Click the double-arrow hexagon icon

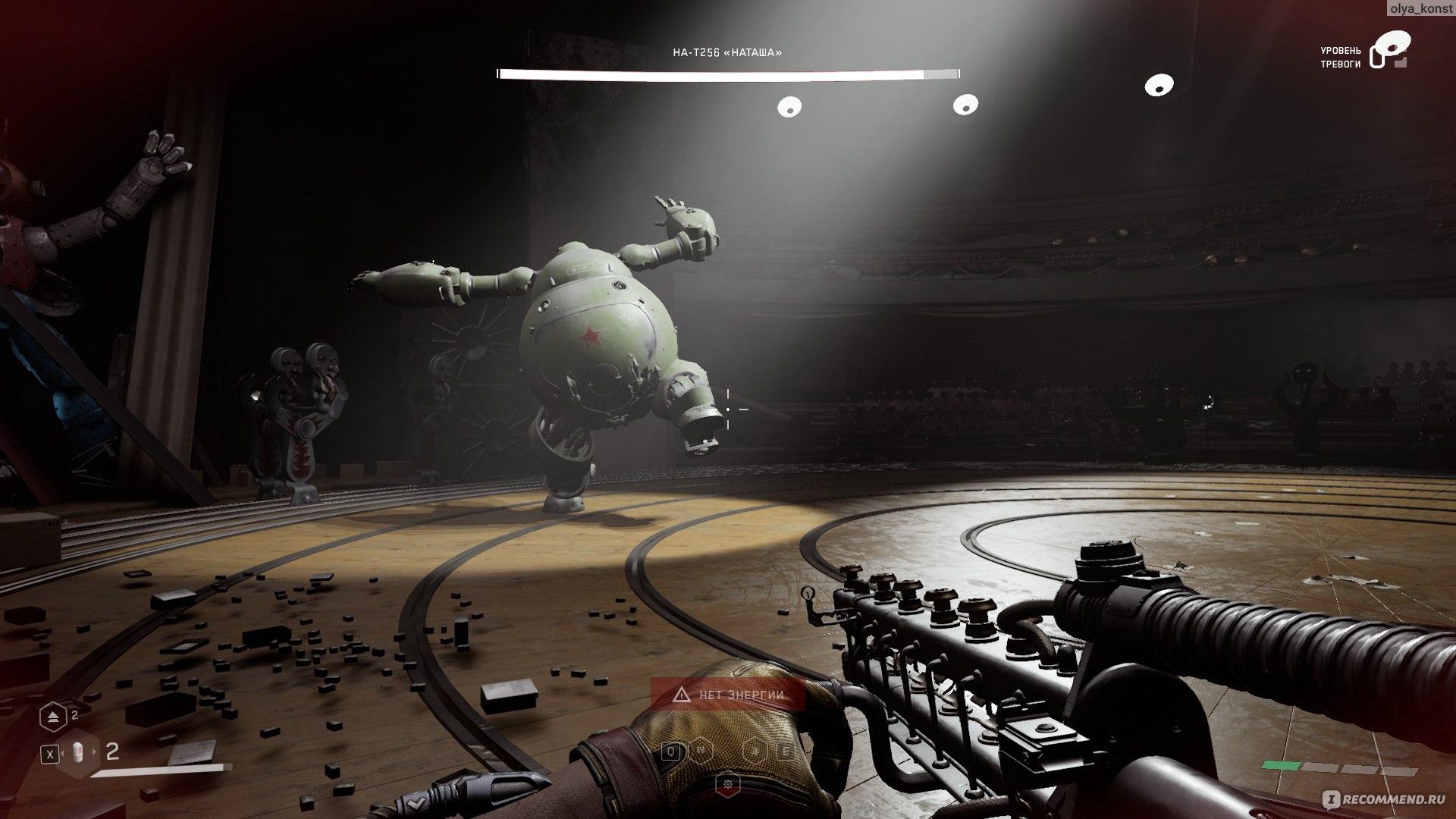(53, 715)
